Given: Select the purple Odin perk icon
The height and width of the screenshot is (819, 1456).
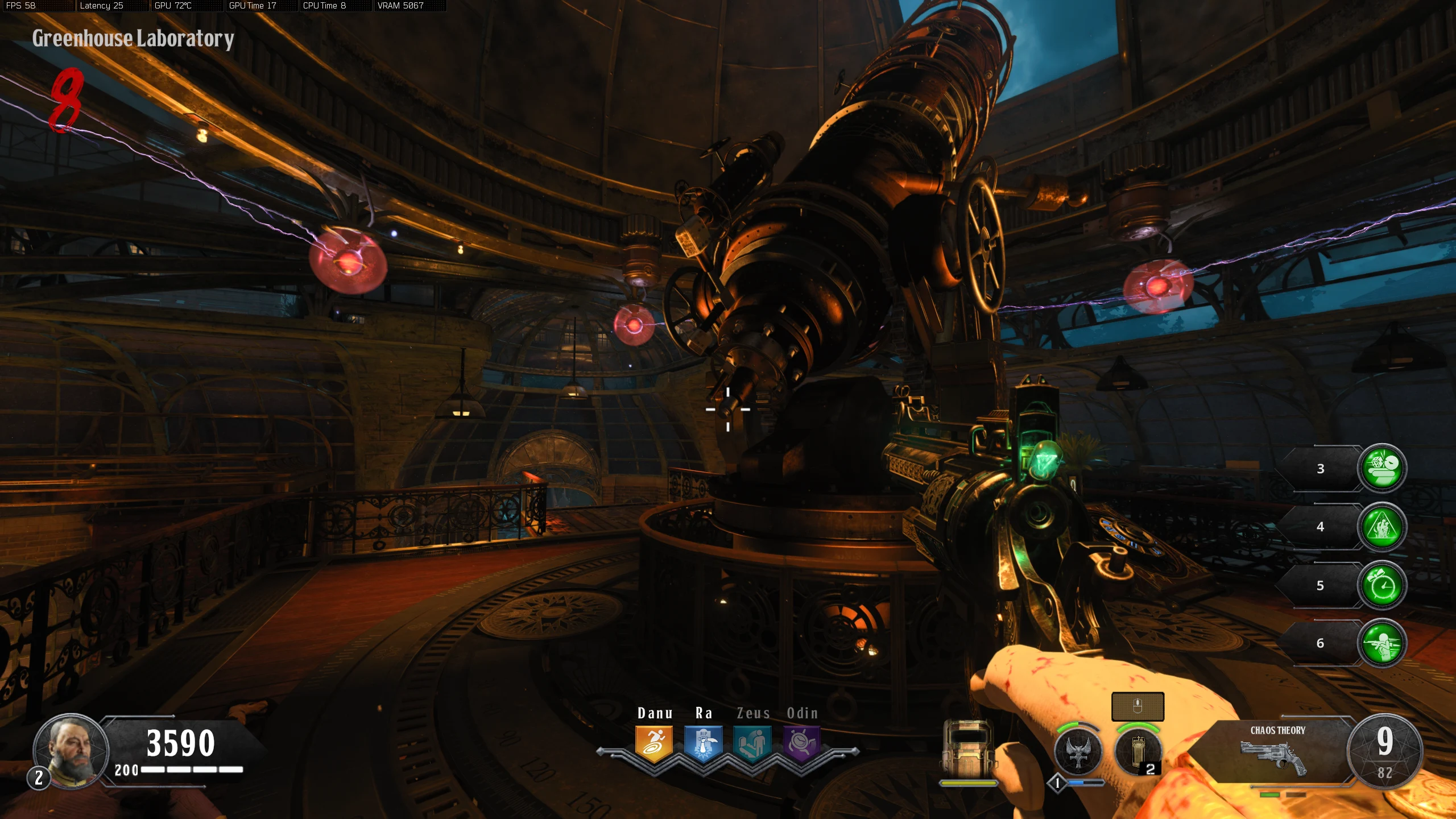Looking at the screenshot, I should click(x=802, y=743).
